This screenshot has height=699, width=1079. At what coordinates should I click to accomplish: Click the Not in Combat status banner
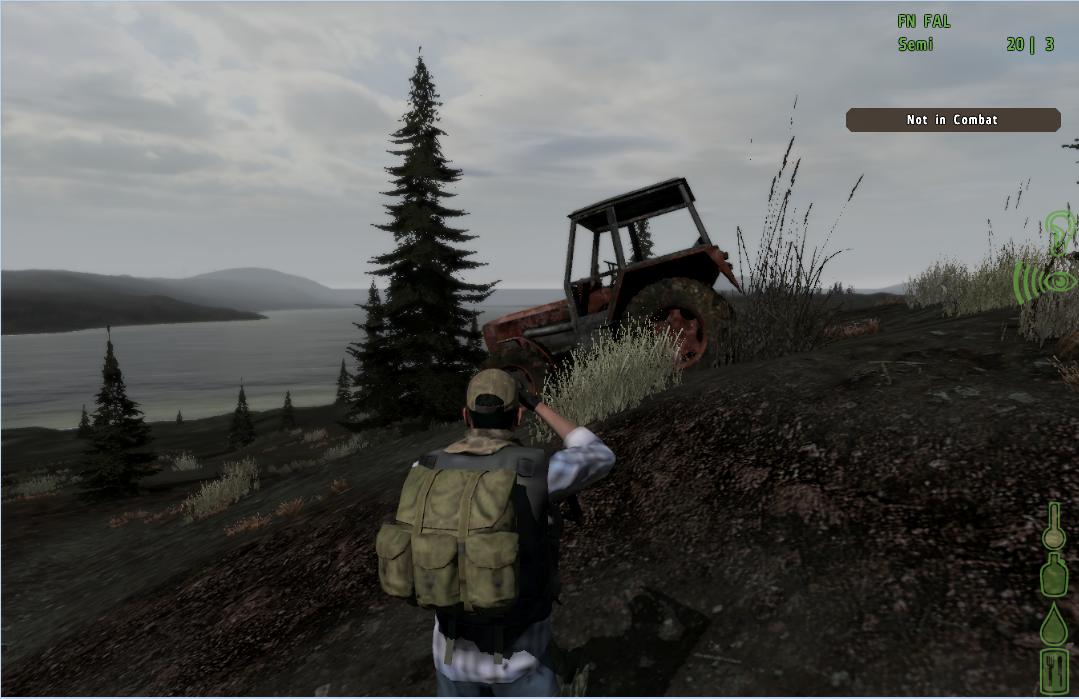[x=952, y=120]
